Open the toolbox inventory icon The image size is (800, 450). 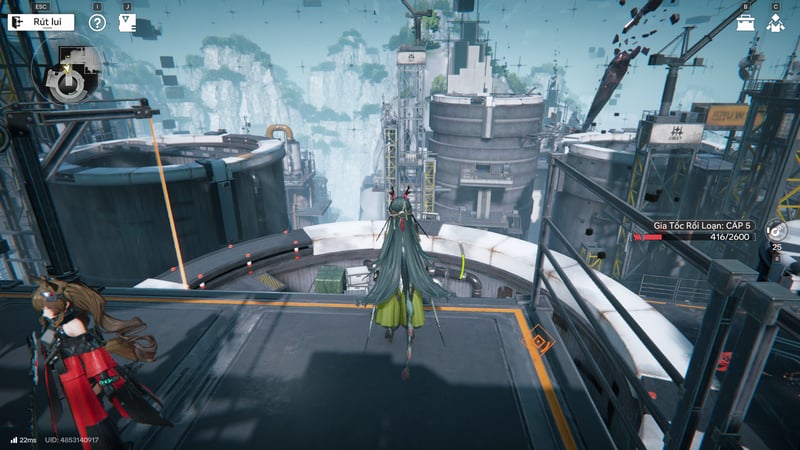pos(746,22)
